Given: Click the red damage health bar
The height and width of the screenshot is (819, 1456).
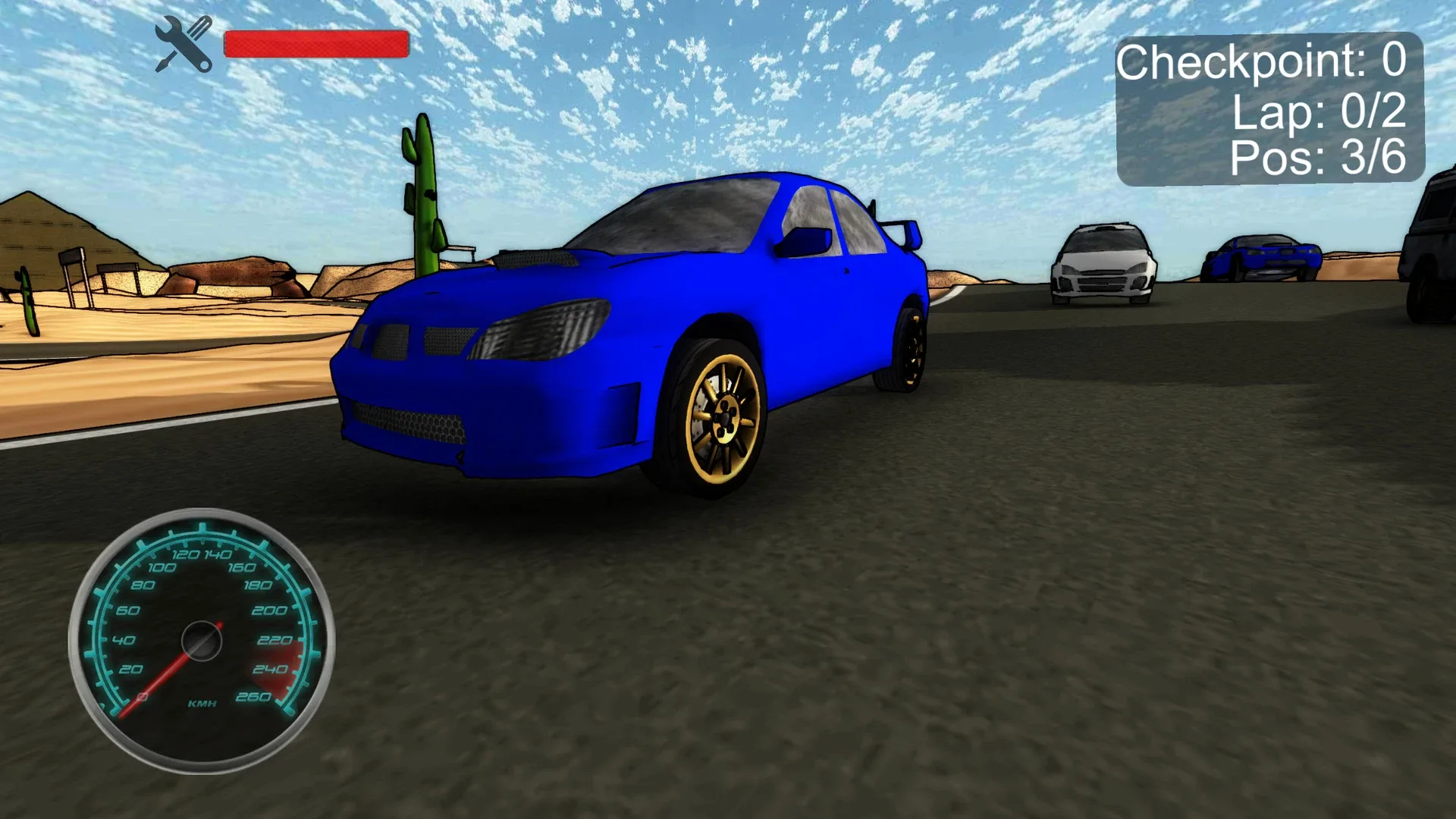Looking at the screenshot, I should [x=315, y=43].
